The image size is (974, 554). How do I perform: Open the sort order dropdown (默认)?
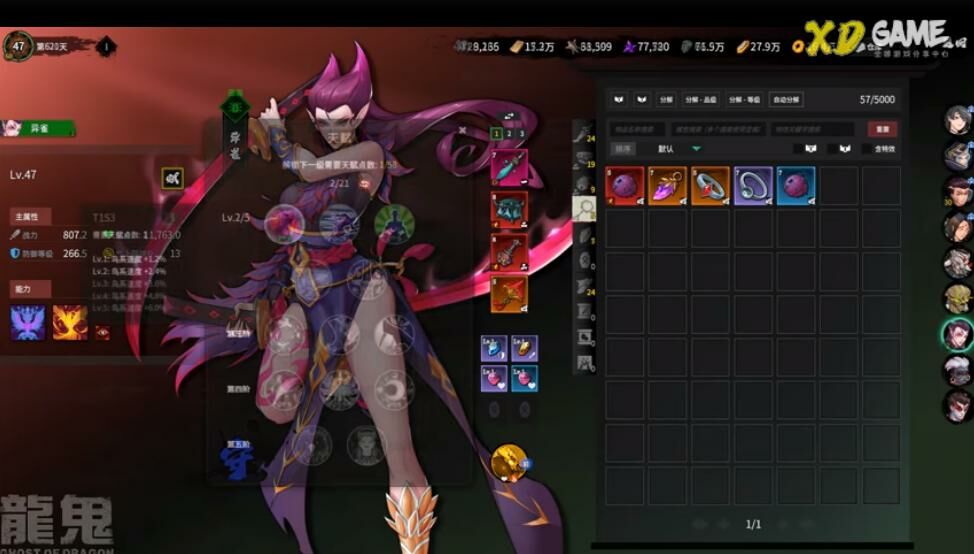[679, 148]
